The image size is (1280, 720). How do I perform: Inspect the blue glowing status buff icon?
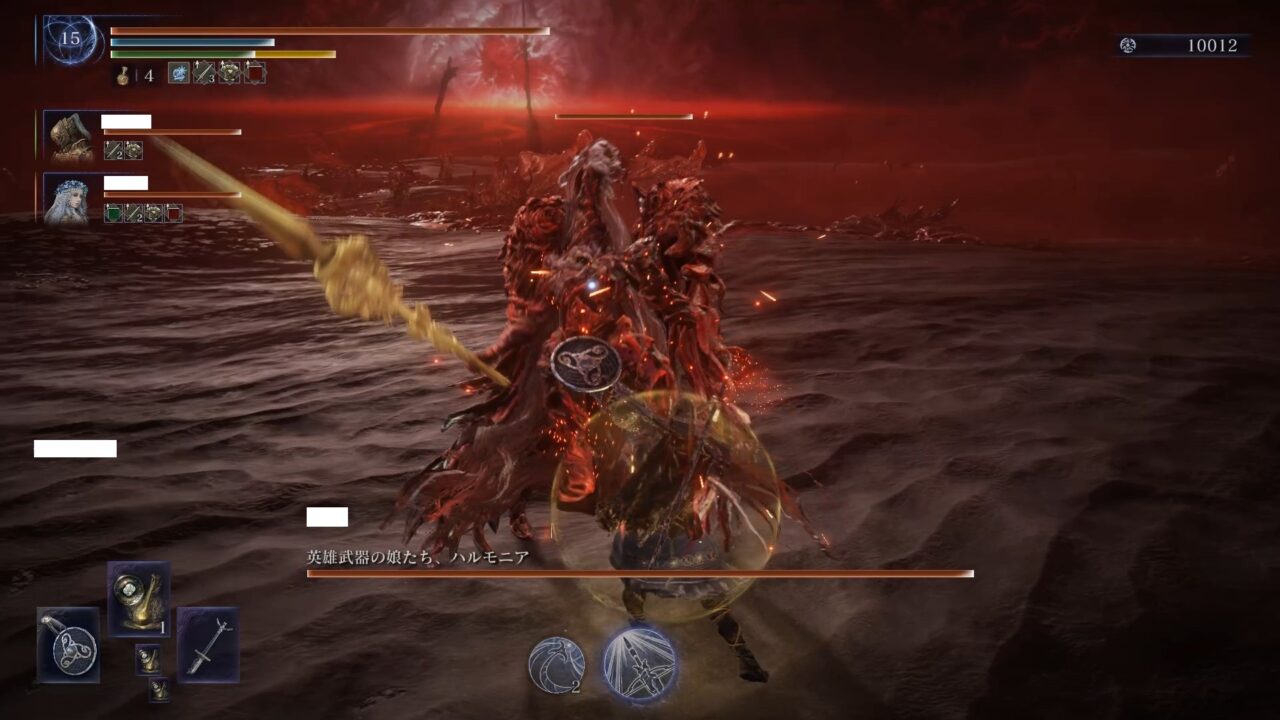pyautogui.click(x=178, y=73)
